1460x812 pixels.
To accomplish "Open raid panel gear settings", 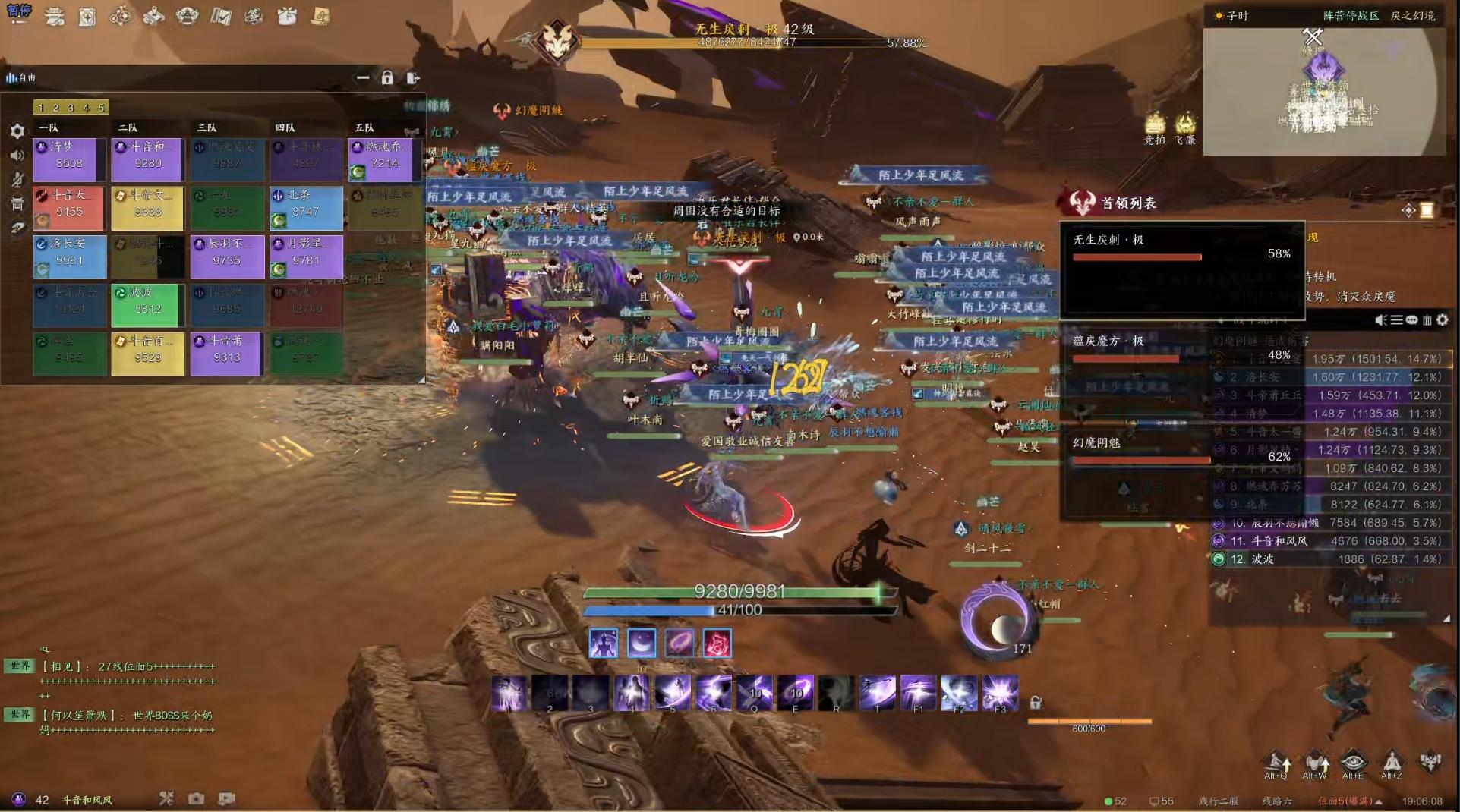I will [17, 131].
